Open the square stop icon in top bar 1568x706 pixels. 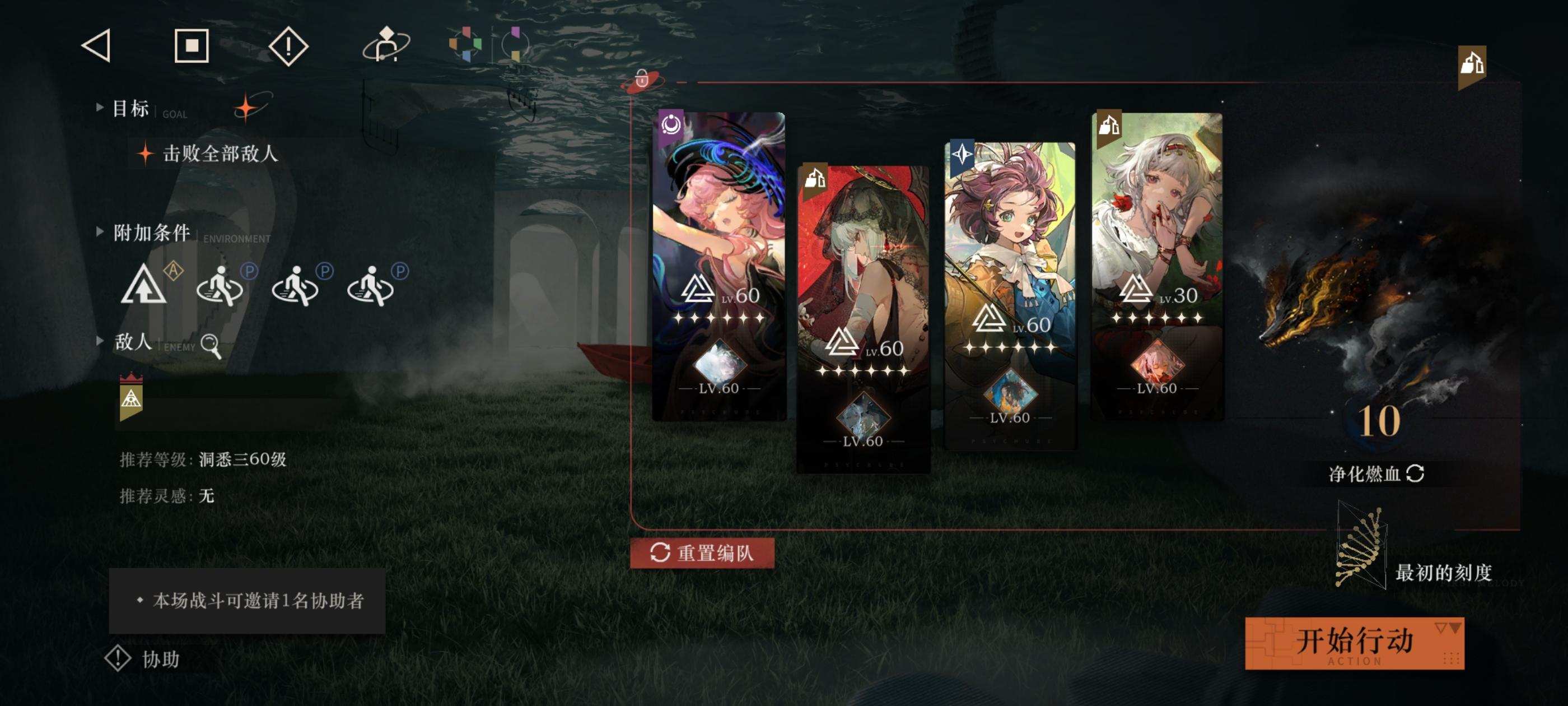pos(192,47)
